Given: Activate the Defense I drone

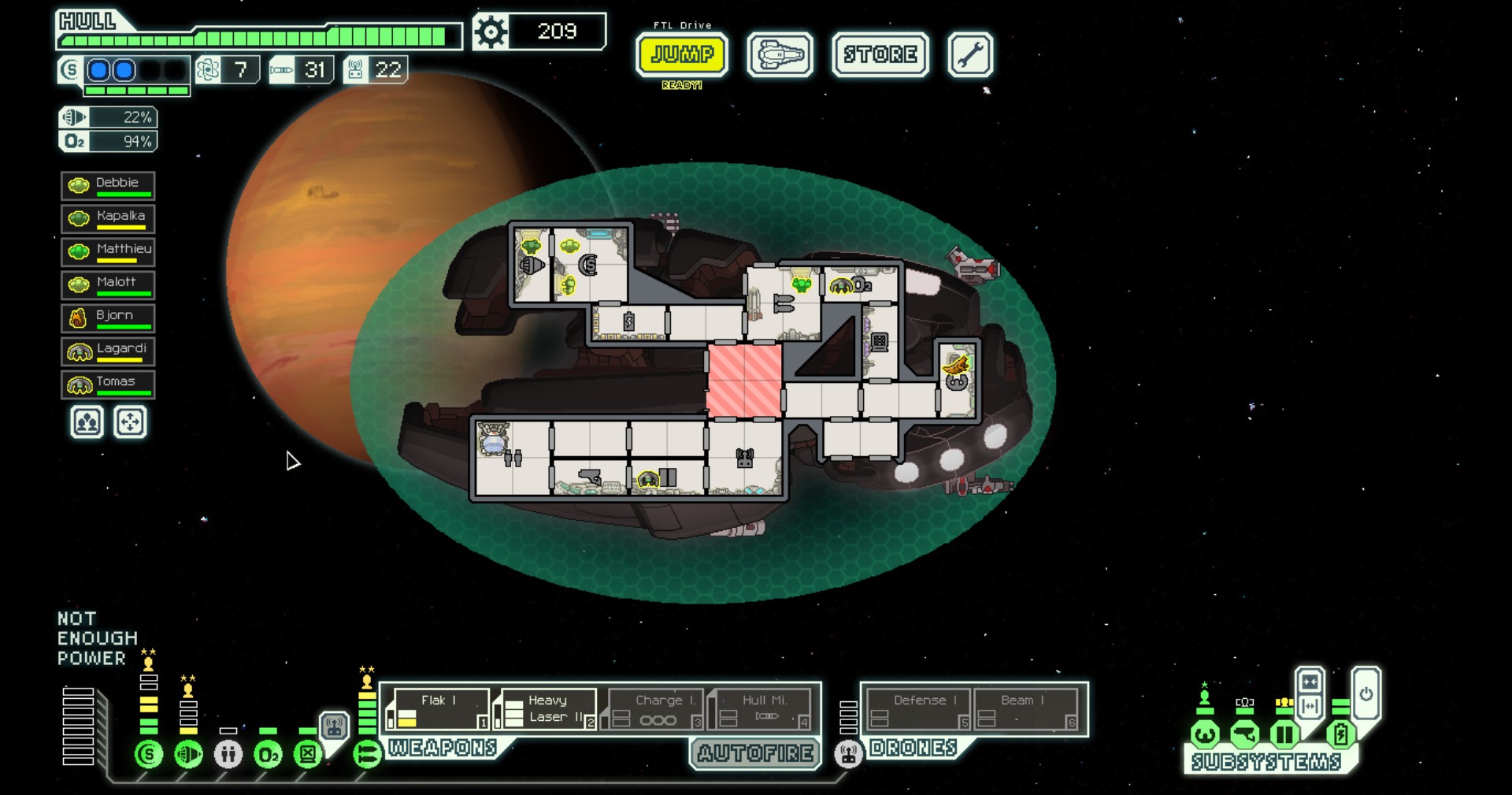Looking at the screenshot, I should pyautogui.click(x=918, y=709).
